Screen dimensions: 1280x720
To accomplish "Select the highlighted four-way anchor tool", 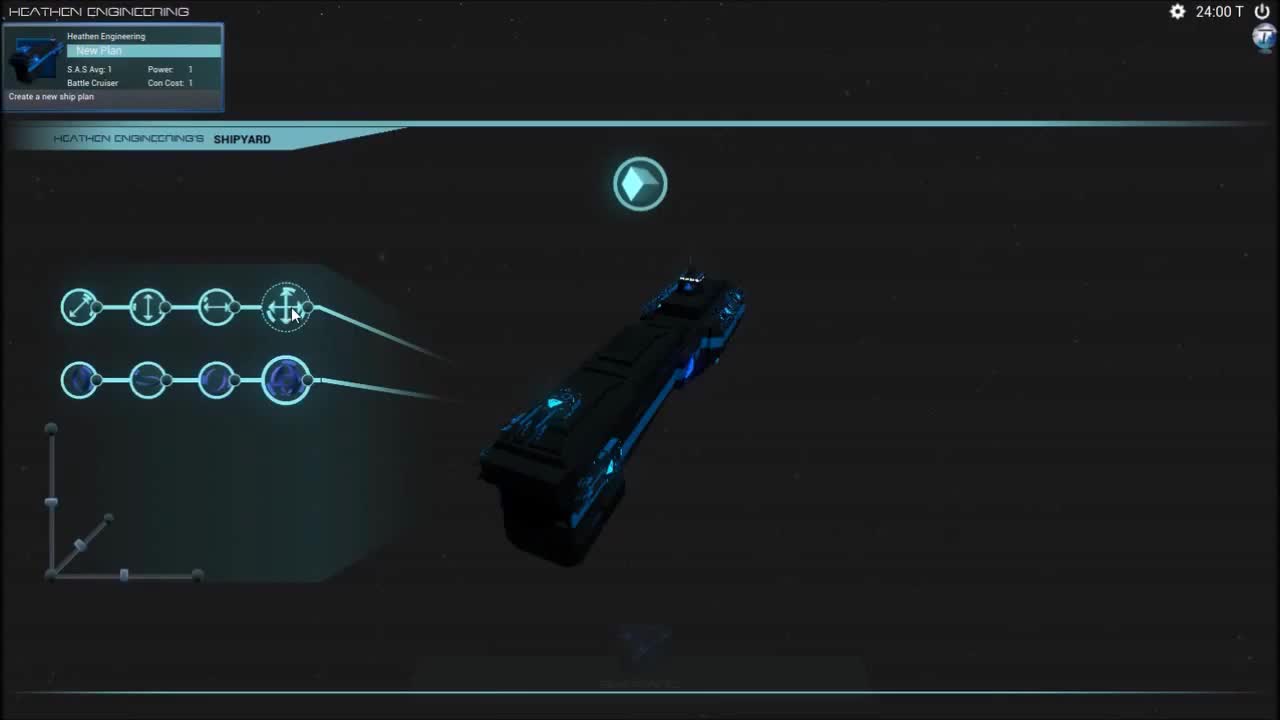I will (x=287, y=307).
